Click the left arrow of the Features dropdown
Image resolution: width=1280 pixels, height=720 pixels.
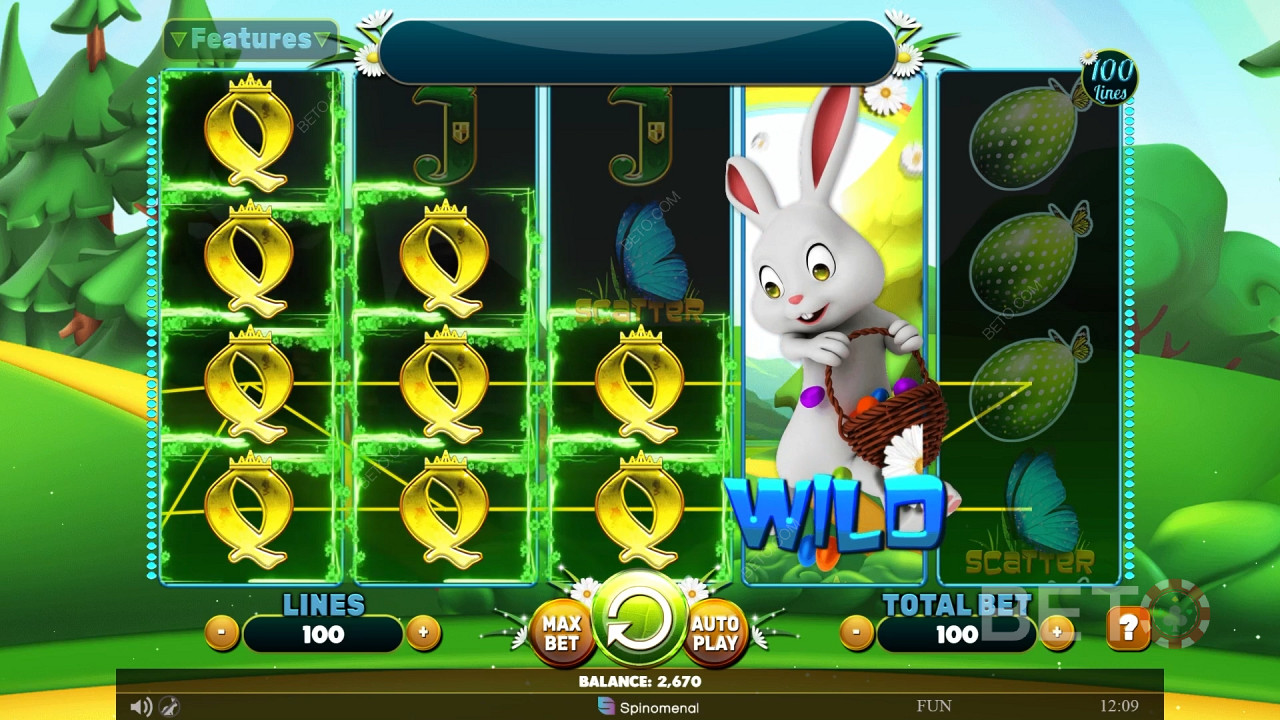tap(179, 40)
